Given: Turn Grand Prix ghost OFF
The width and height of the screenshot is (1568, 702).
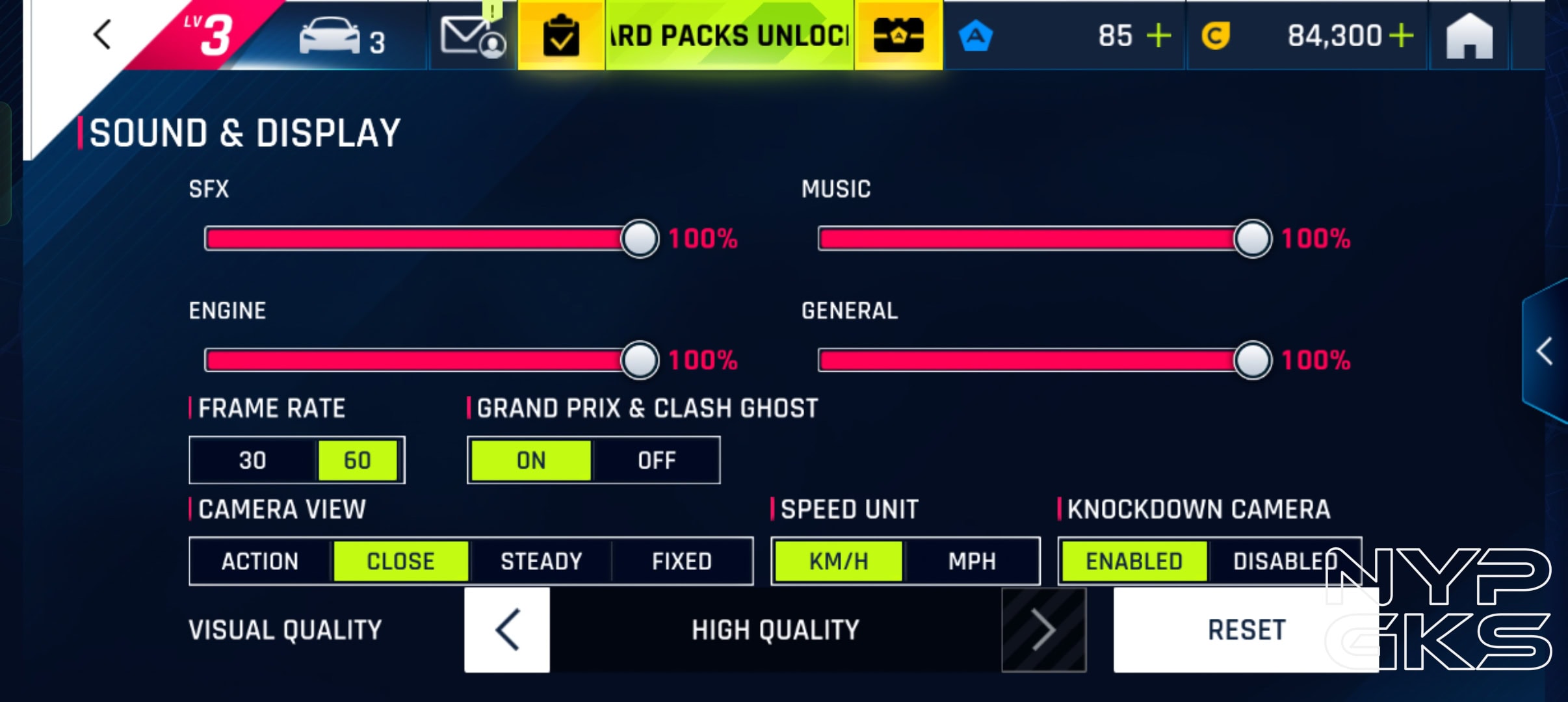Looking at the screenshot, I should [657, 460].
